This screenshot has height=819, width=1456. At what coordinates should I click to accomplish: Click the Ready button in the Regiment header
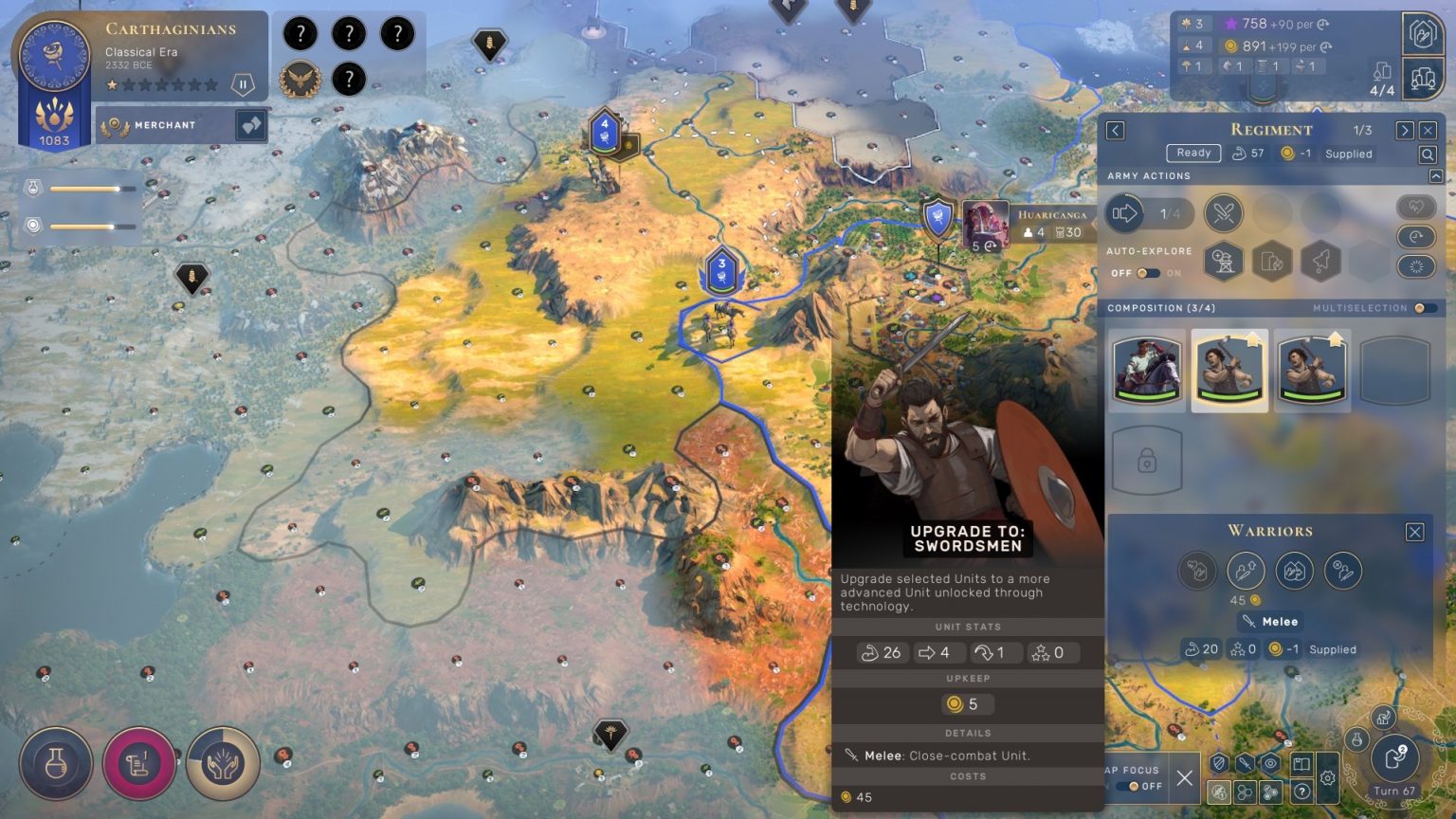(x=1193, y=153)
